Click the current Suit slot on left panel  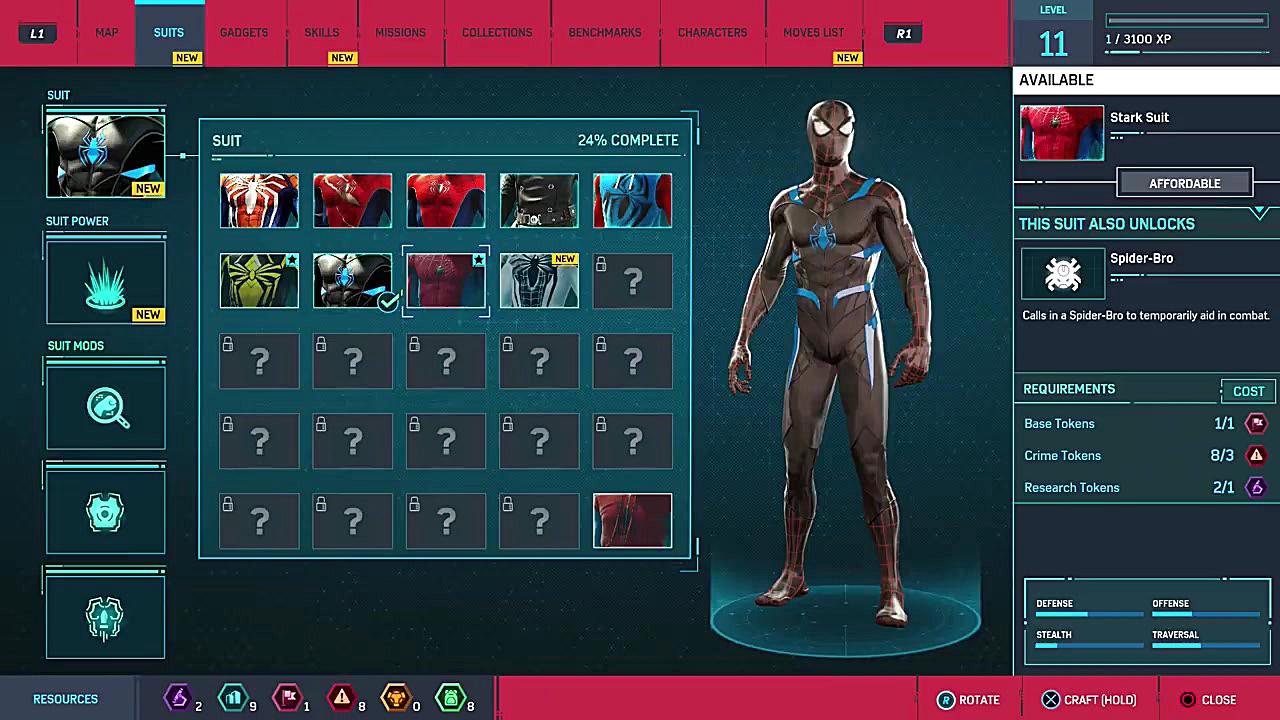105,156
